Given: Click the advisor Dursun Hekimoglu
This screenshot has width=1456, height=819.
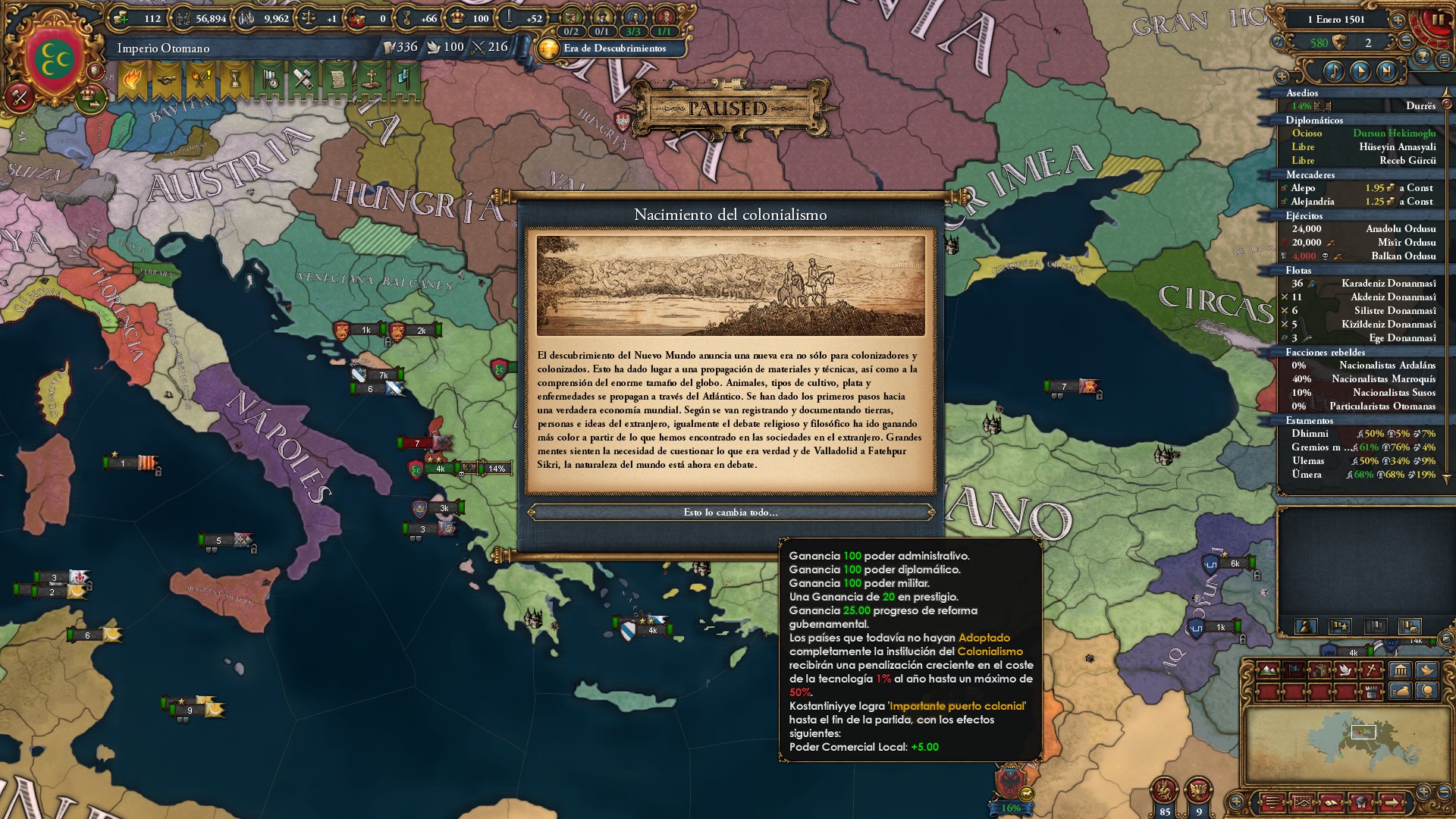Looking at the screenshot, I should click(x=1395, y=133).
